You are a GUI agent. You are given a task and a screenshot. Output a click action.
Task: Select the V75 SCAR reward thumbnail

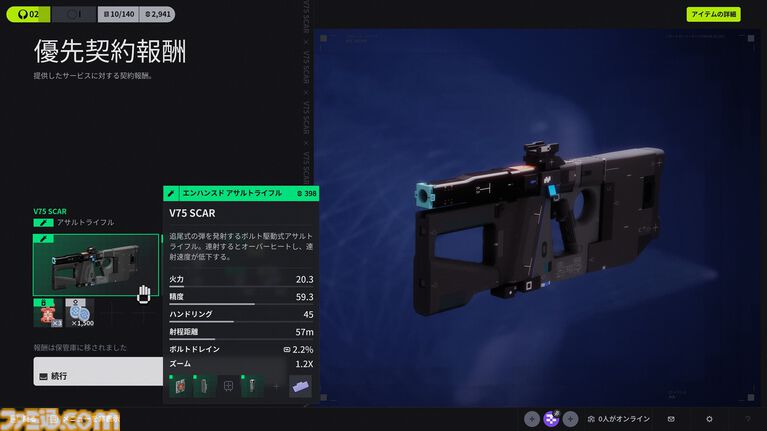click(x=95, y=266)
